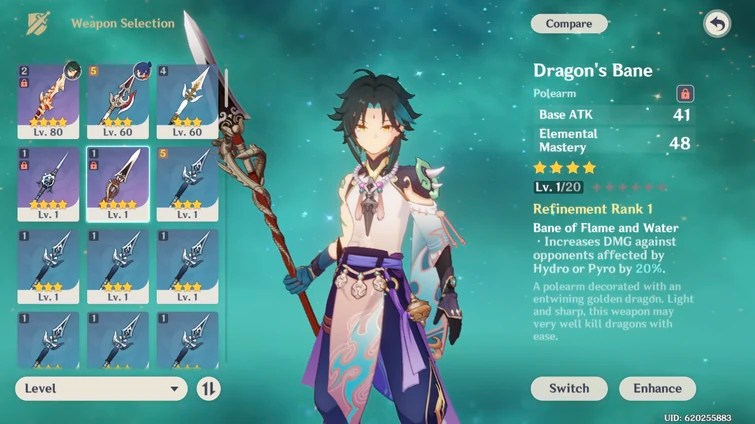This screenshot has width=755, height=424.
Task: Open the Compare weapons view
Action: (x=569, y=23)
